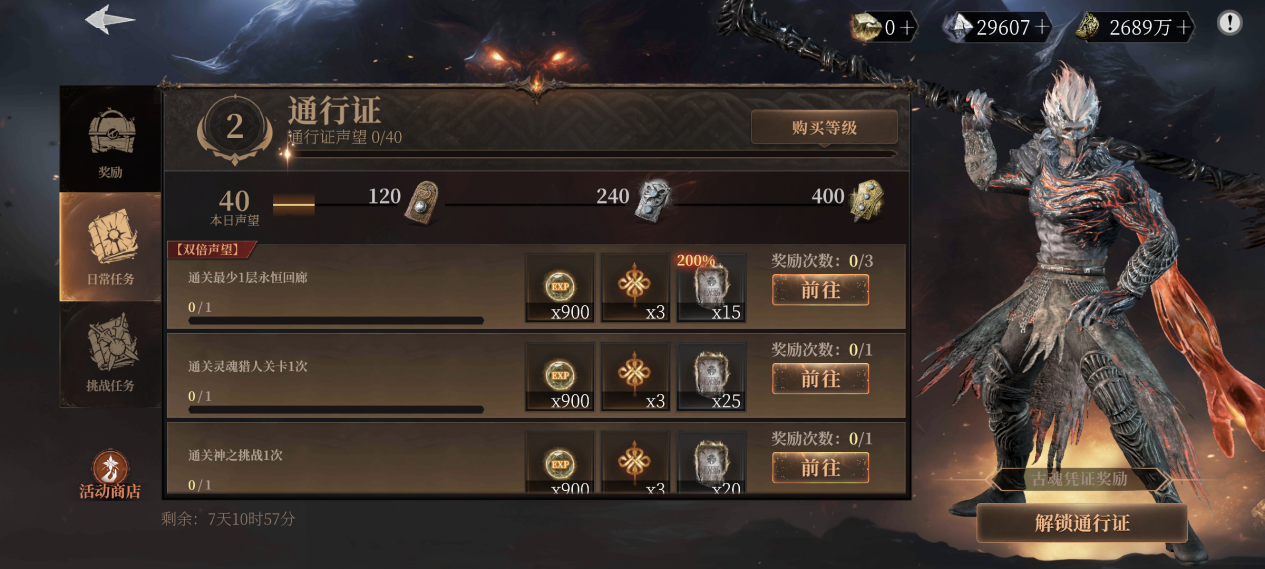Open the 活动商店 event shop
Viewport: 1265px width, 569px height.
(110, 476)
